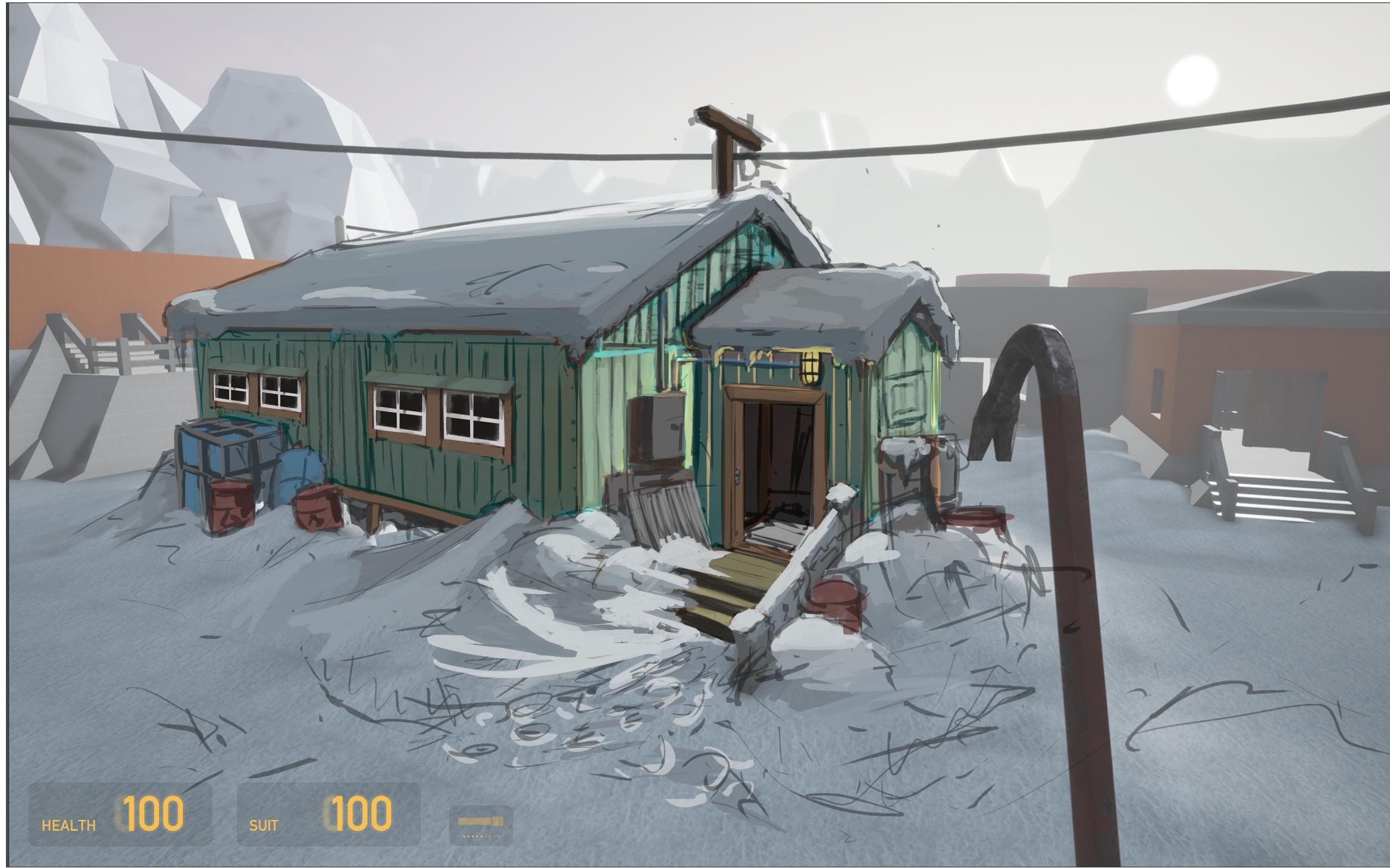Screen dimensions: 1390x868
Task: Click the flashlight icon on the HUD
Action: coord(480,823)
